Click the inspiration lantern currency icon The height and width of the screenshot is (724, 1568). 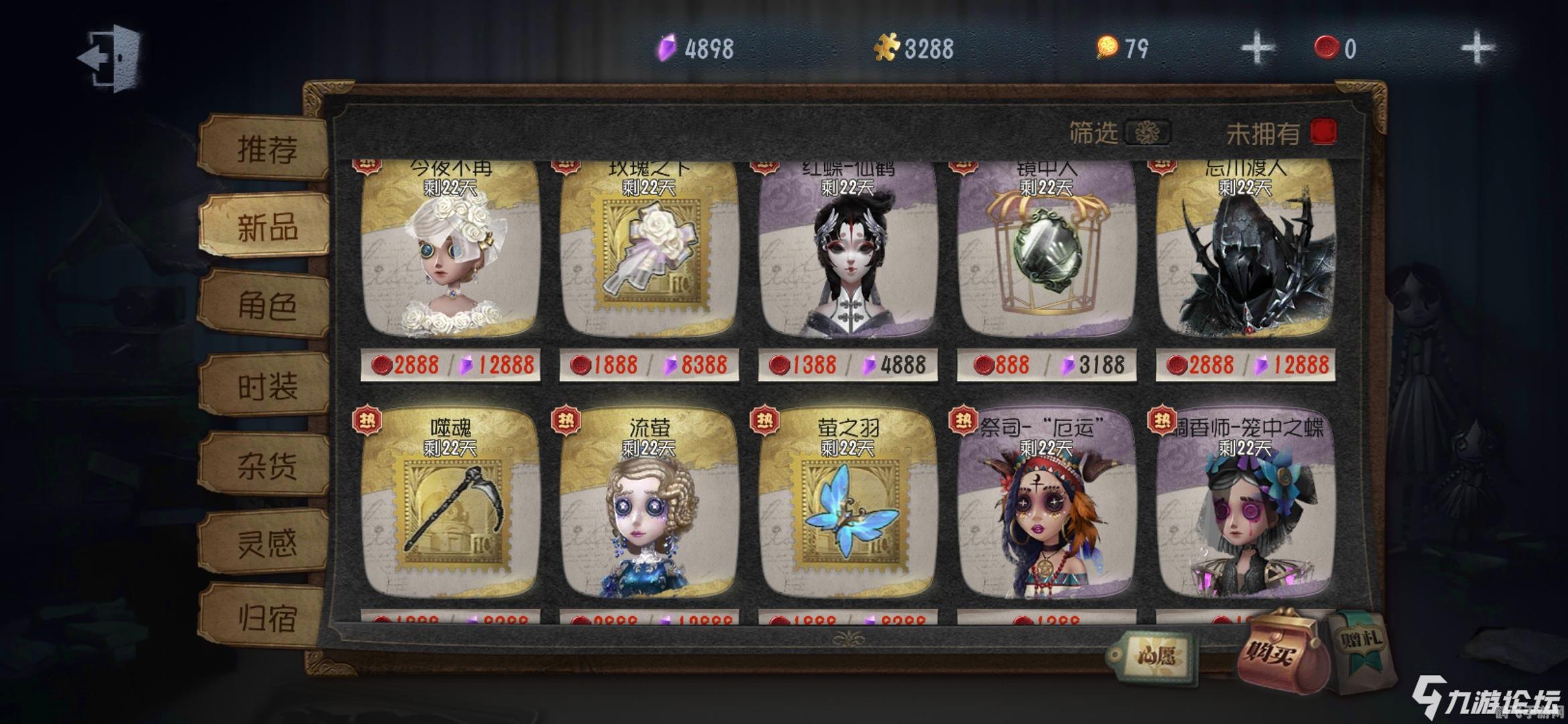[1107, 46]
